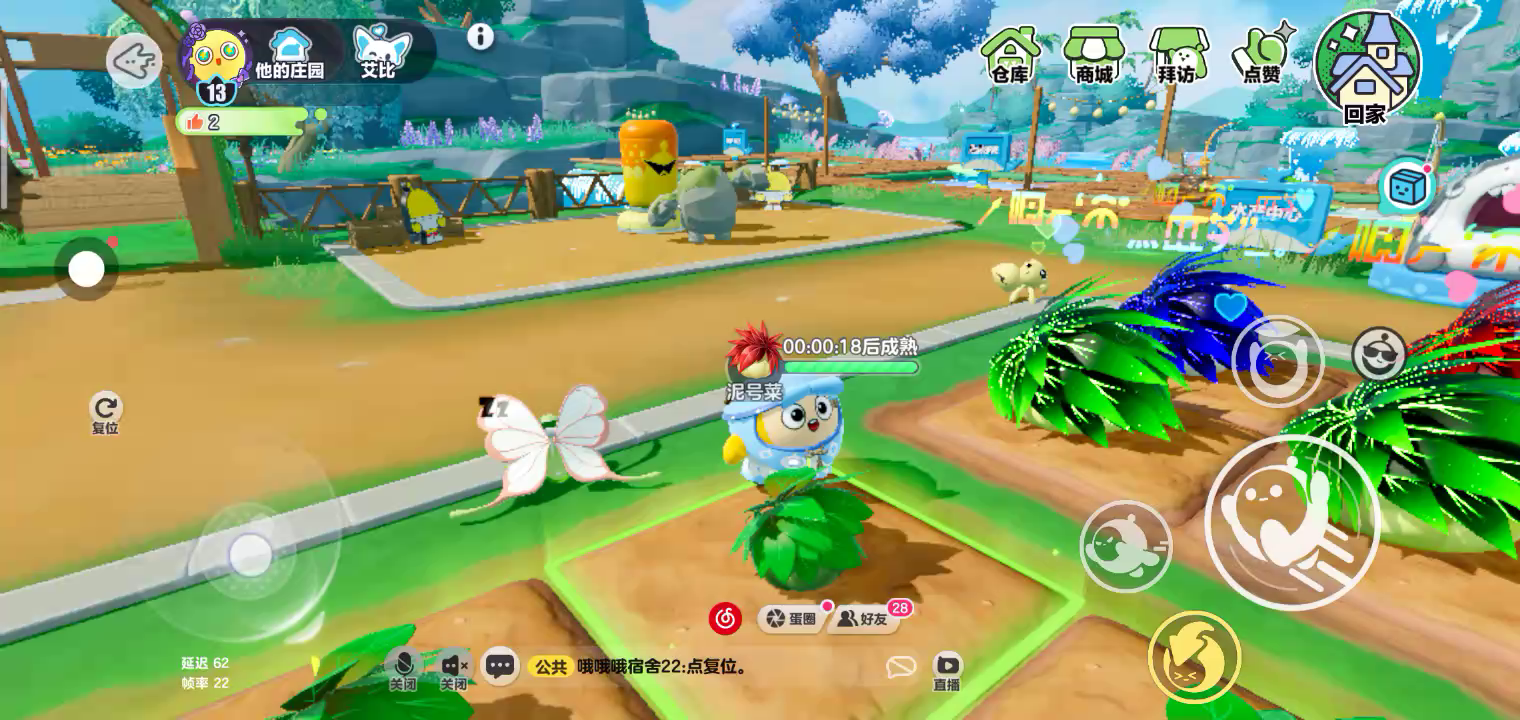Open the 好友 friends list
The width and height of the screenshot is (1520, 720).
(864, 619)
